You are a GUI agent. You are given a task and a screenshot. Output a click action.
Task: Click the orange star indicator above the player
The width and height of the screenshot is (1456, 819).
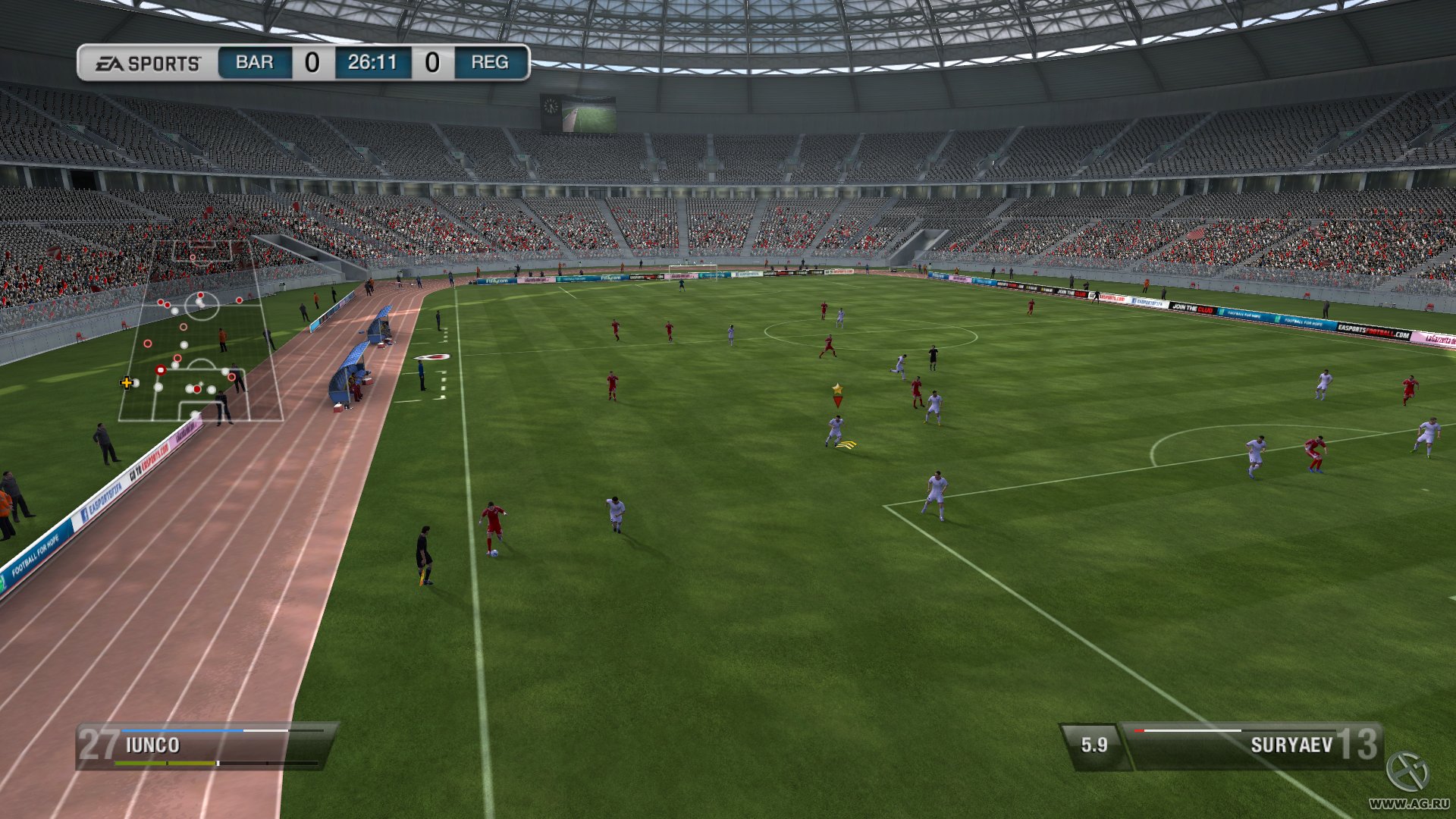pos(837,388)
